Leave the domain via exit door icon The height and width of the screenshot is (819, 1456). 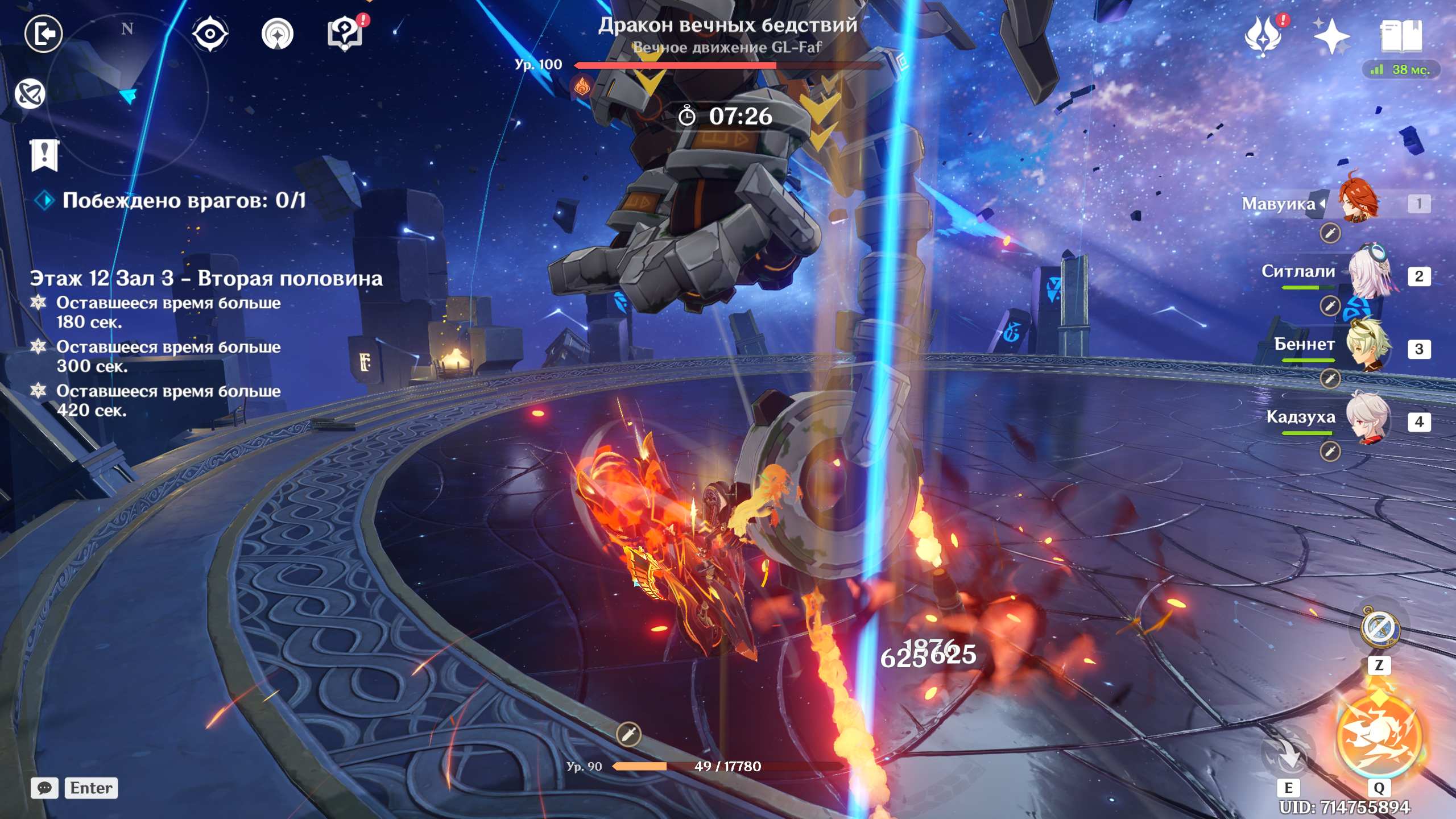(x=44, y=34)
